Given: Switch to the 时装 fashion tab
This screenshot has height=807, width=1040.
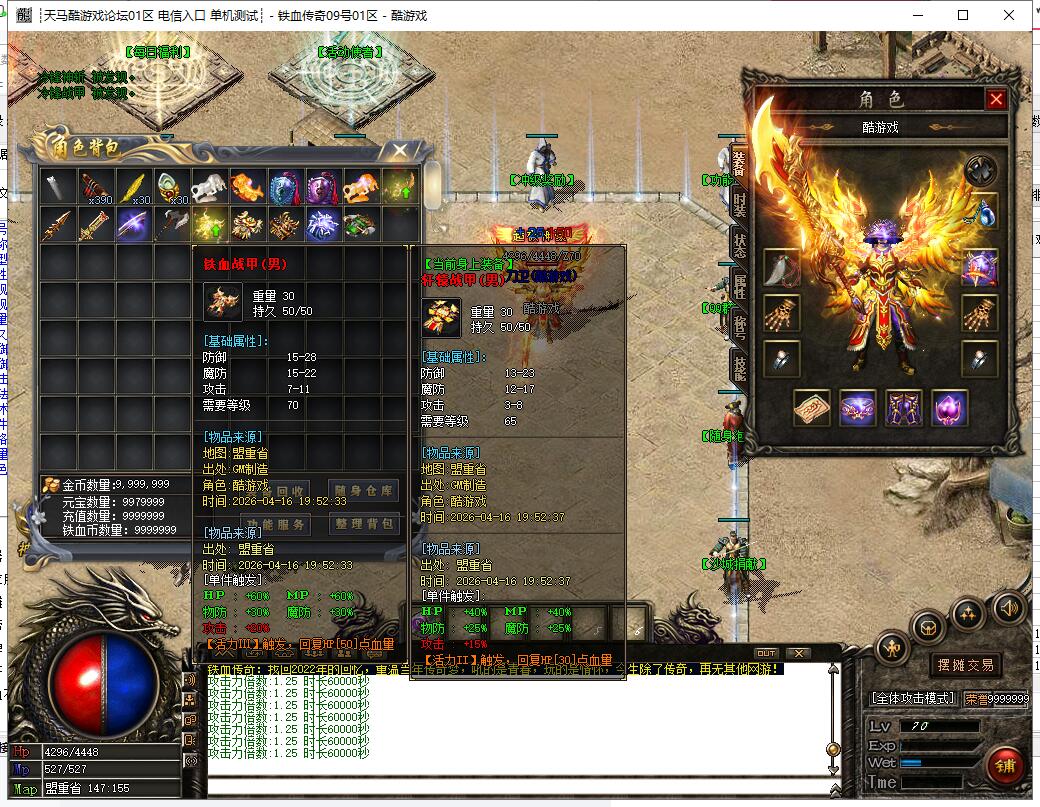Looking at the screenshot, I should point(739,204).
